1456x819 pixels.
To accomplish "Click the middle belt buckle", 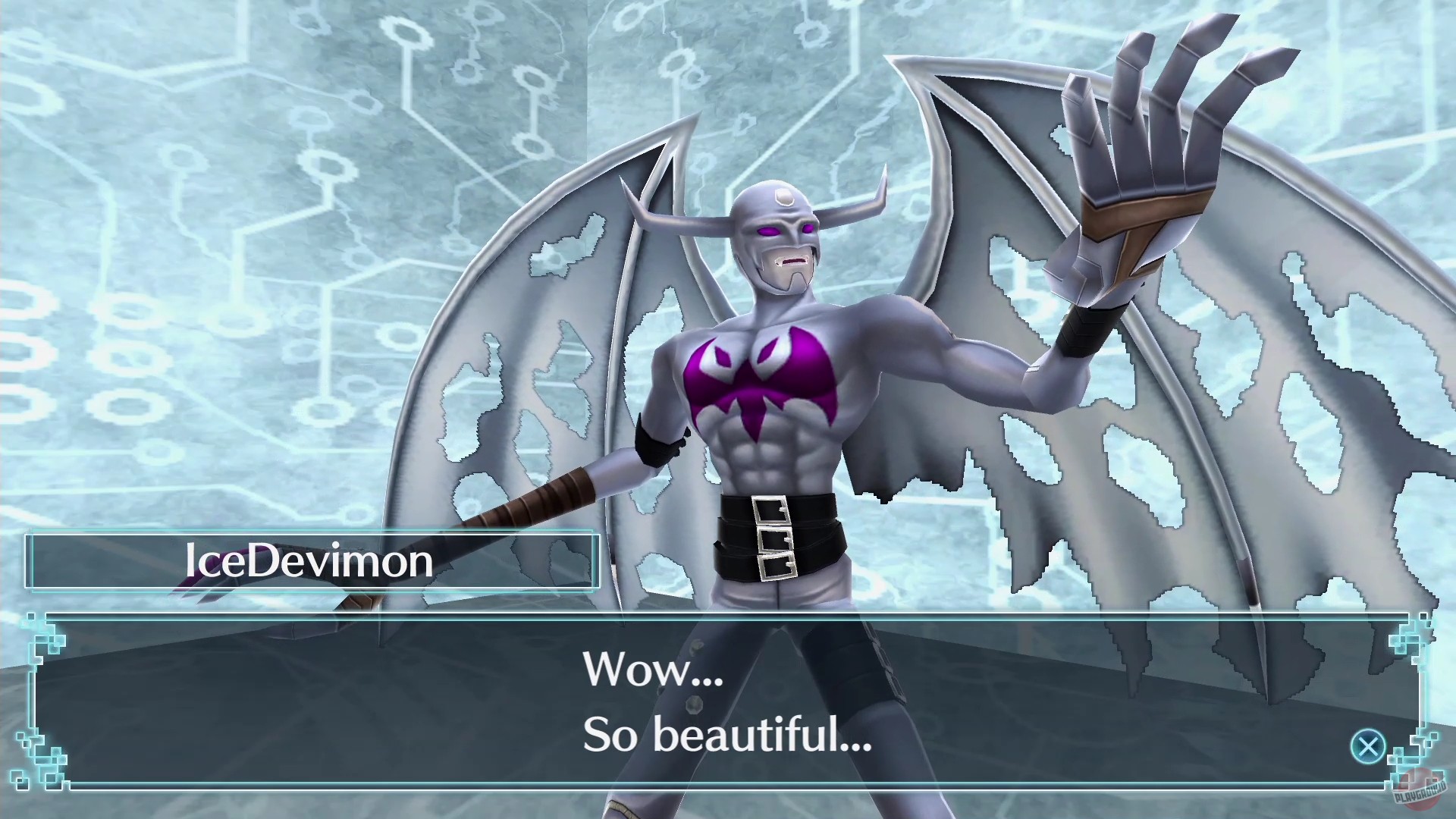I will 775,538.
